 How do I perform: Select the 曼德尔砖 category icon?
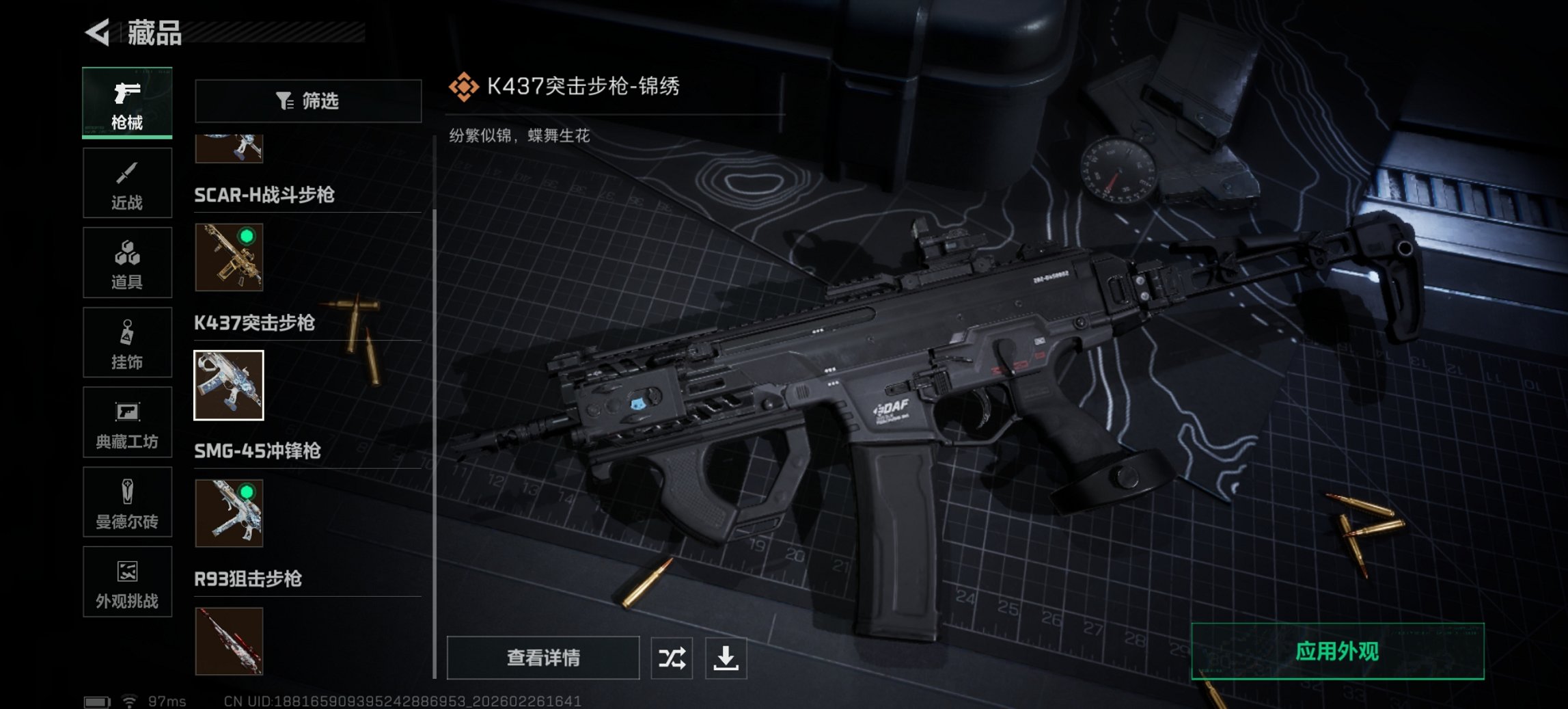click(x=127, y=504)
